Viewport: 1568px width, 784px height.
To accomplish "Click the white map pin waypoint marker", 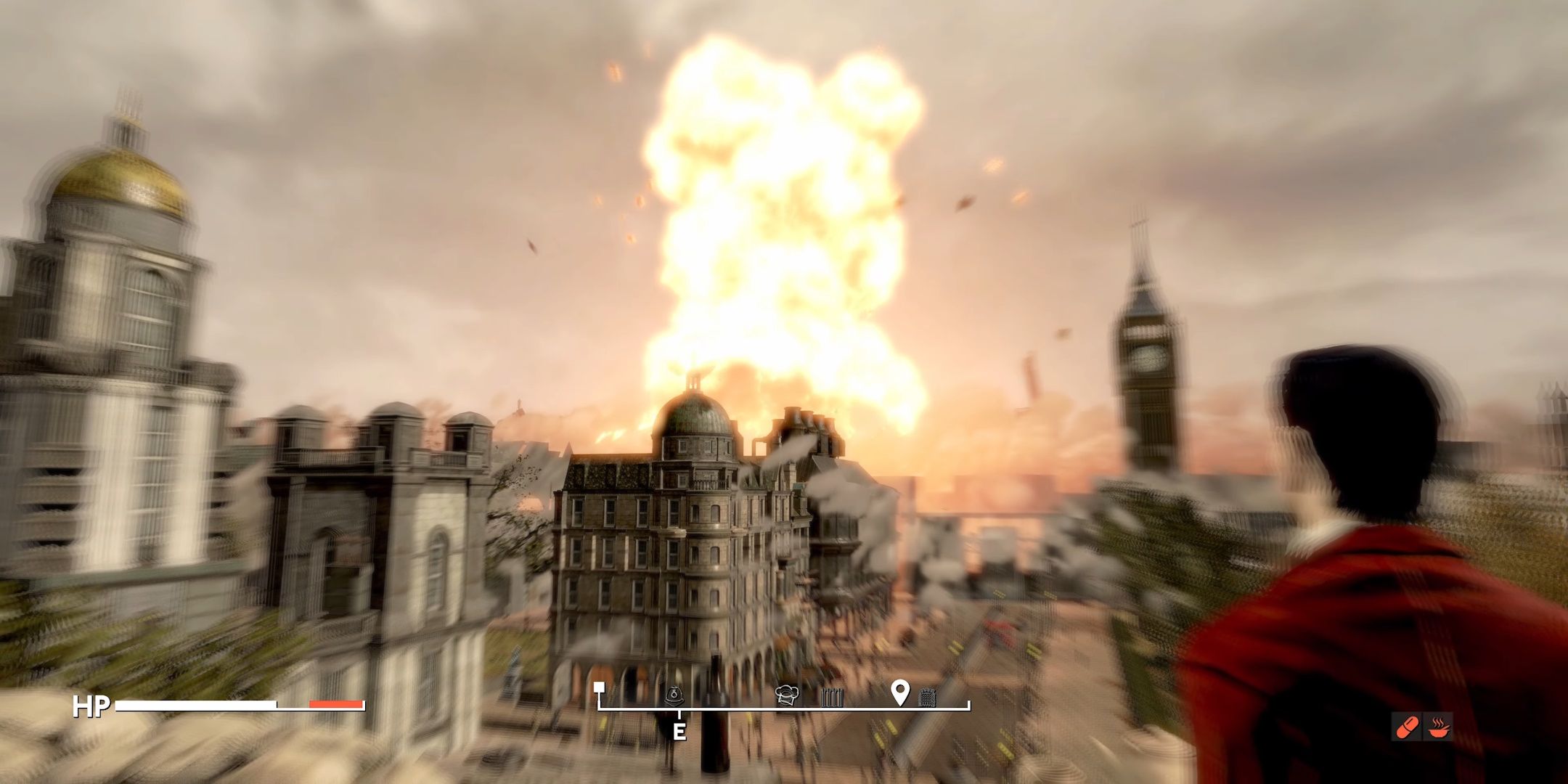I will click(900, 693).
